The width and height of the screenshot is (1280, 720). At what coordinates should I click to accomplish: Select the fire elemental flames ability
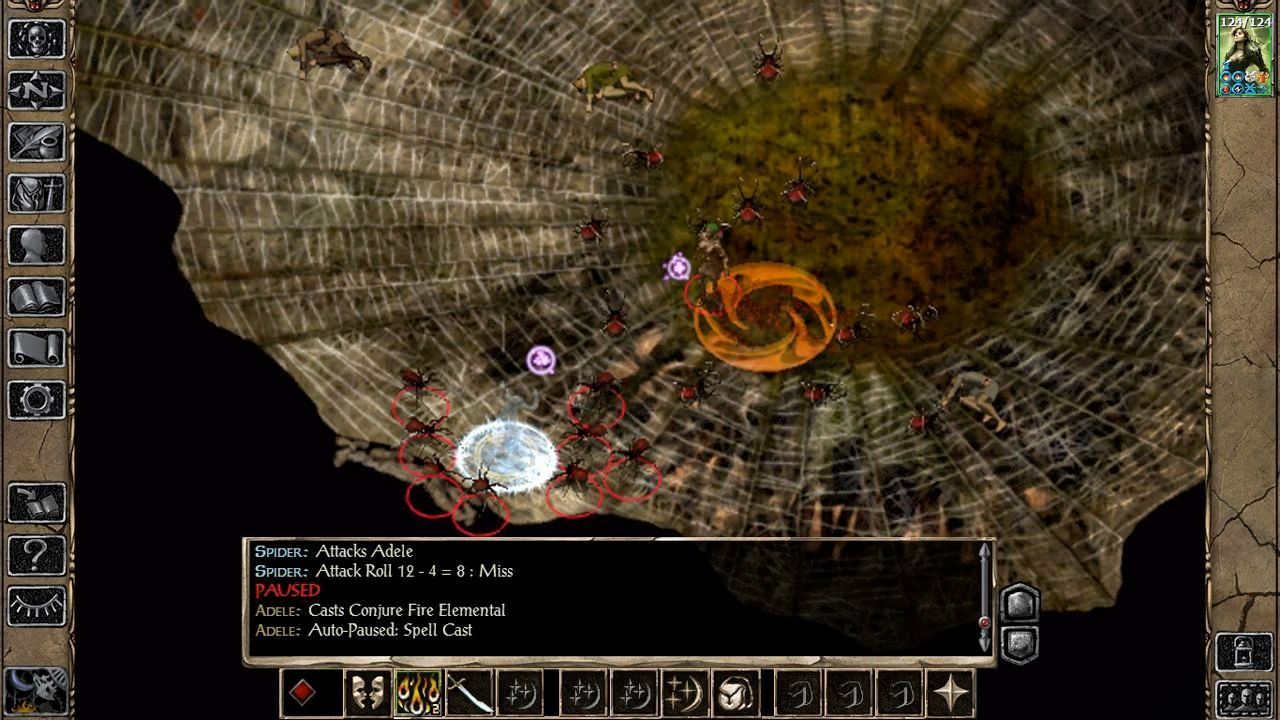pyautogui.click(x=419, y=692)
